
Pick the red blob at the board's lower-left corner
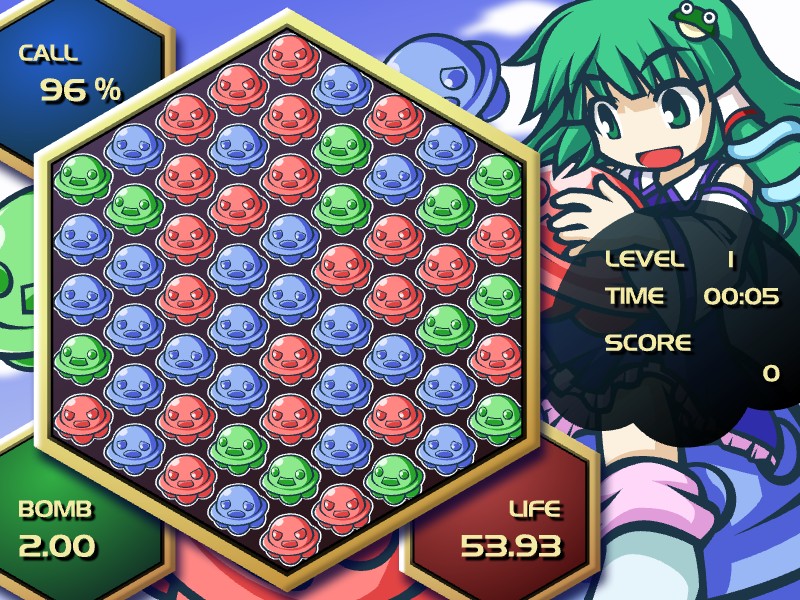coord(82,414)
